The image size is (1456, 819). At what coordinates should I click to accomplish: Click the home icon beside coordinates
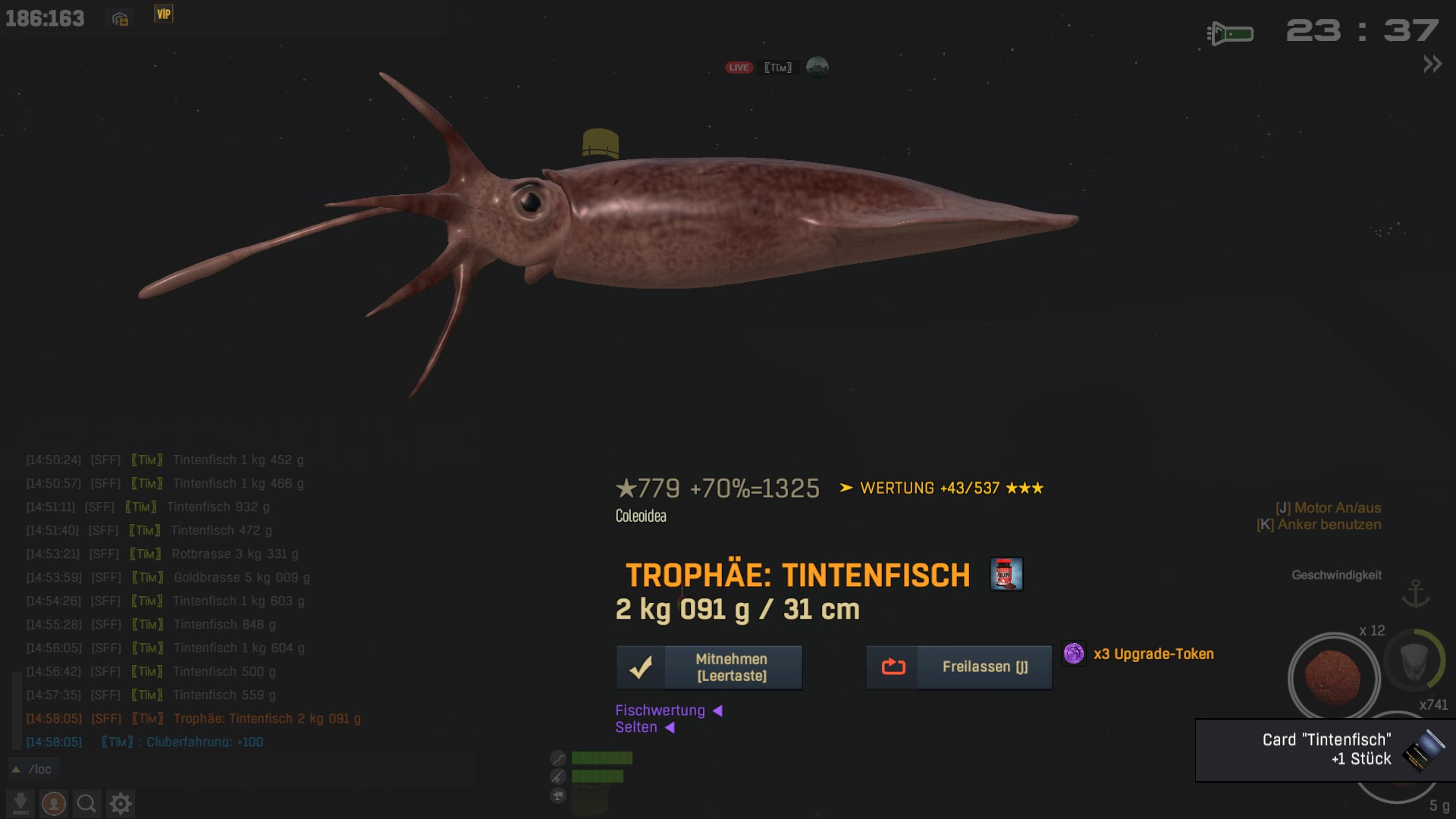click(120, 18)
